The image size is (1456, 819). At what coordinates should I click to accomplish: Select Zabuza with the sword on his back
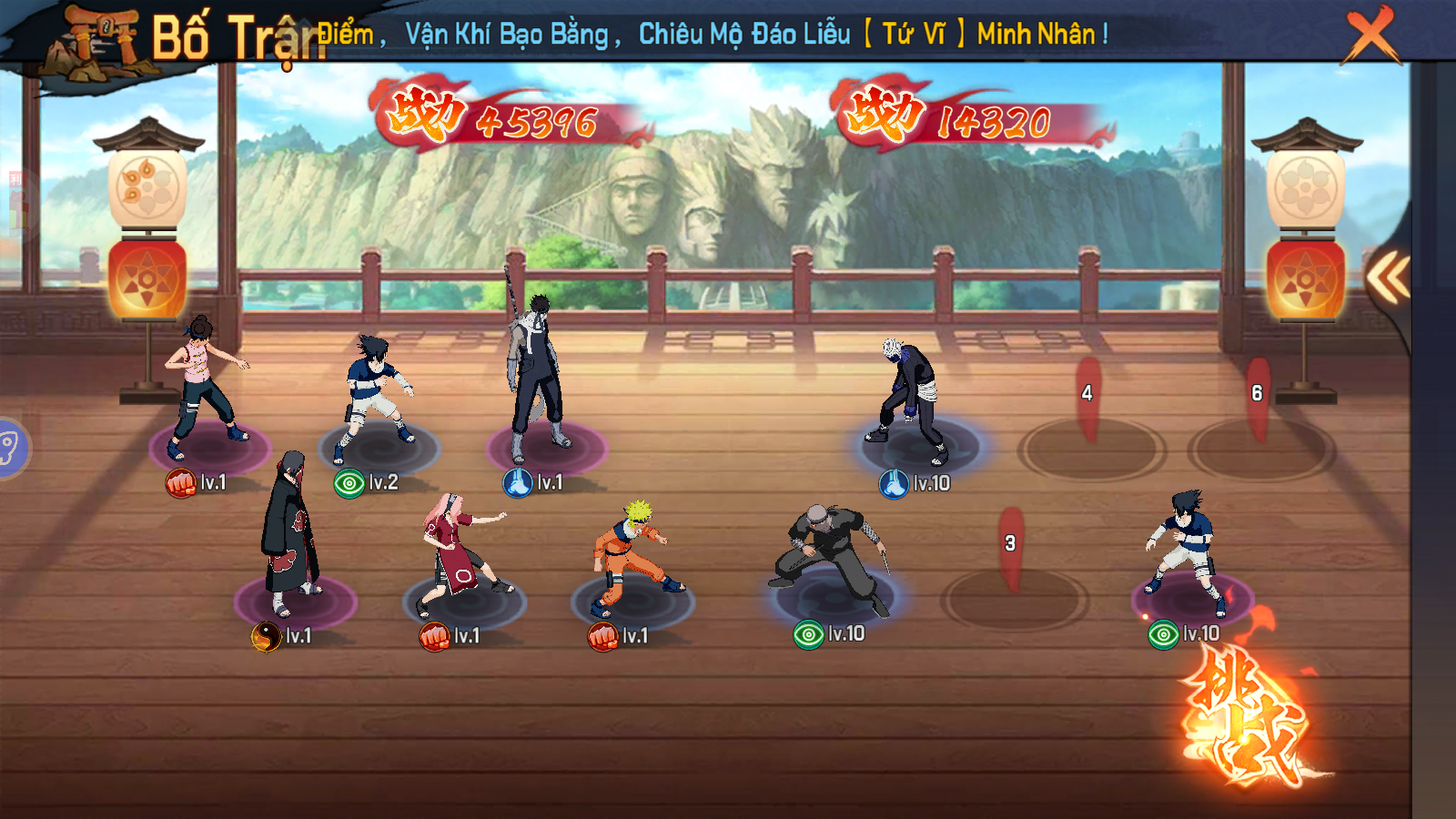tap(538, 375)
